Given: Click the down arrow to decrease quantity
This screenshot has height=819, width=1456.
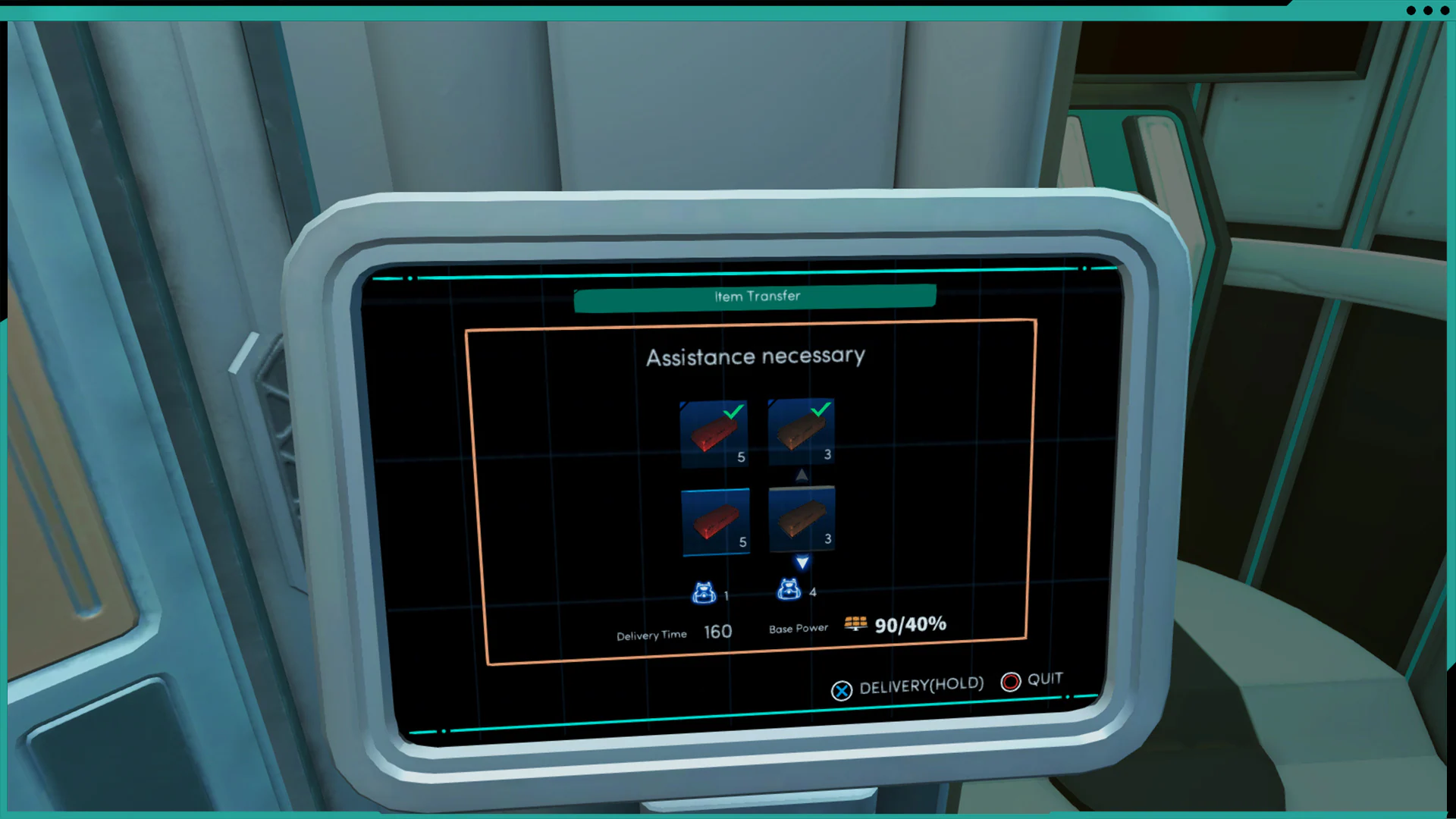Looking at the screenshot, I should point(802,562).
